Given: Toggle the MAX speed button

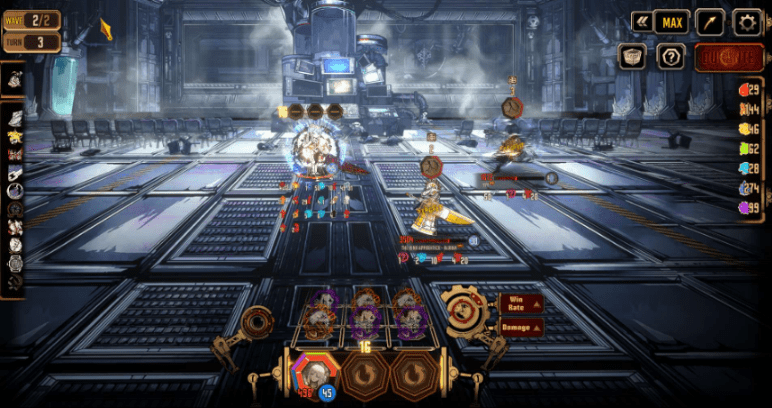Looking at the screenshot, I should 670,21.
